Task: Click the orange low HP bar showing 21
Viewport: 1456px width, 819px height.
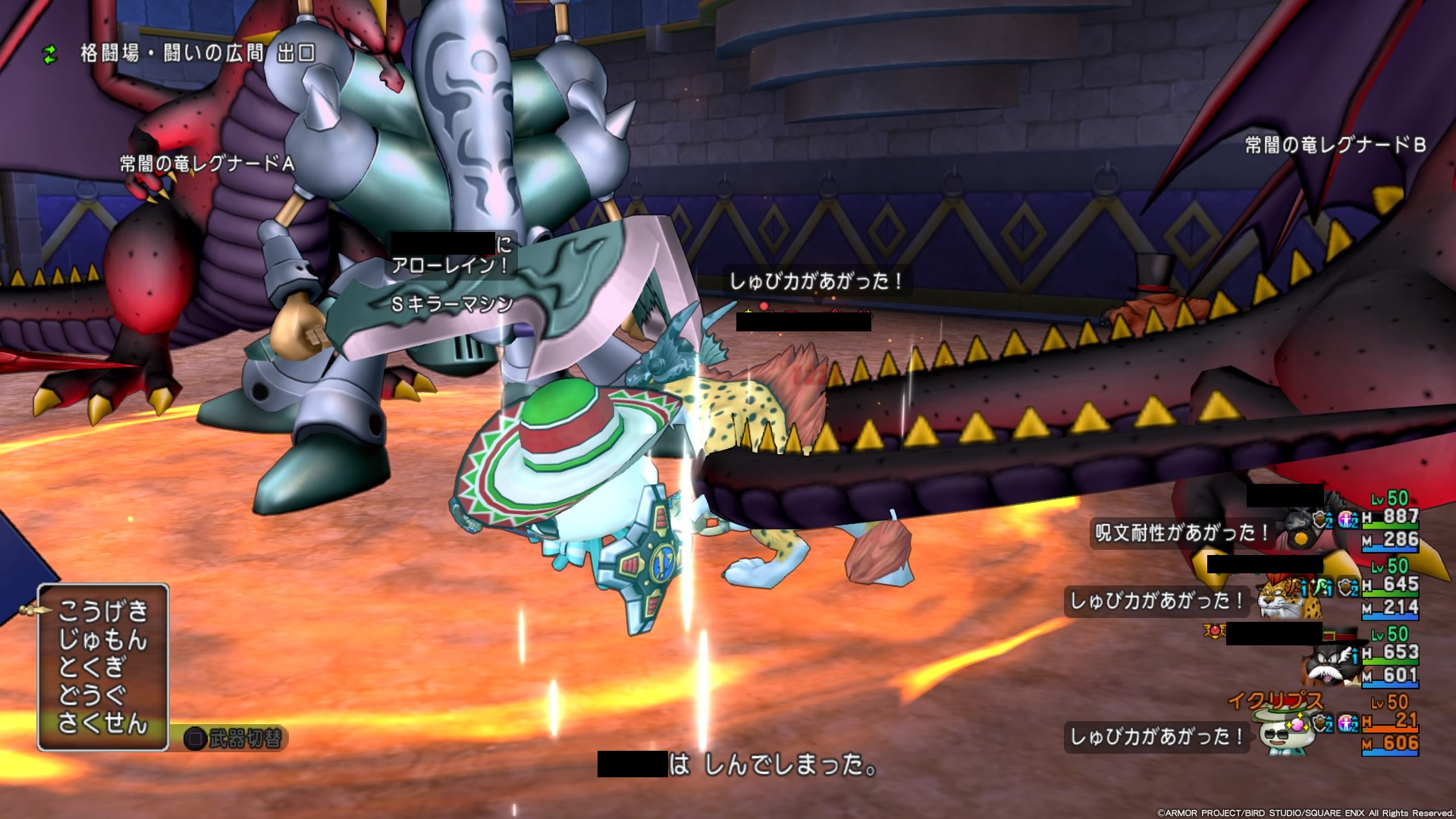Action: [1390, 730]
